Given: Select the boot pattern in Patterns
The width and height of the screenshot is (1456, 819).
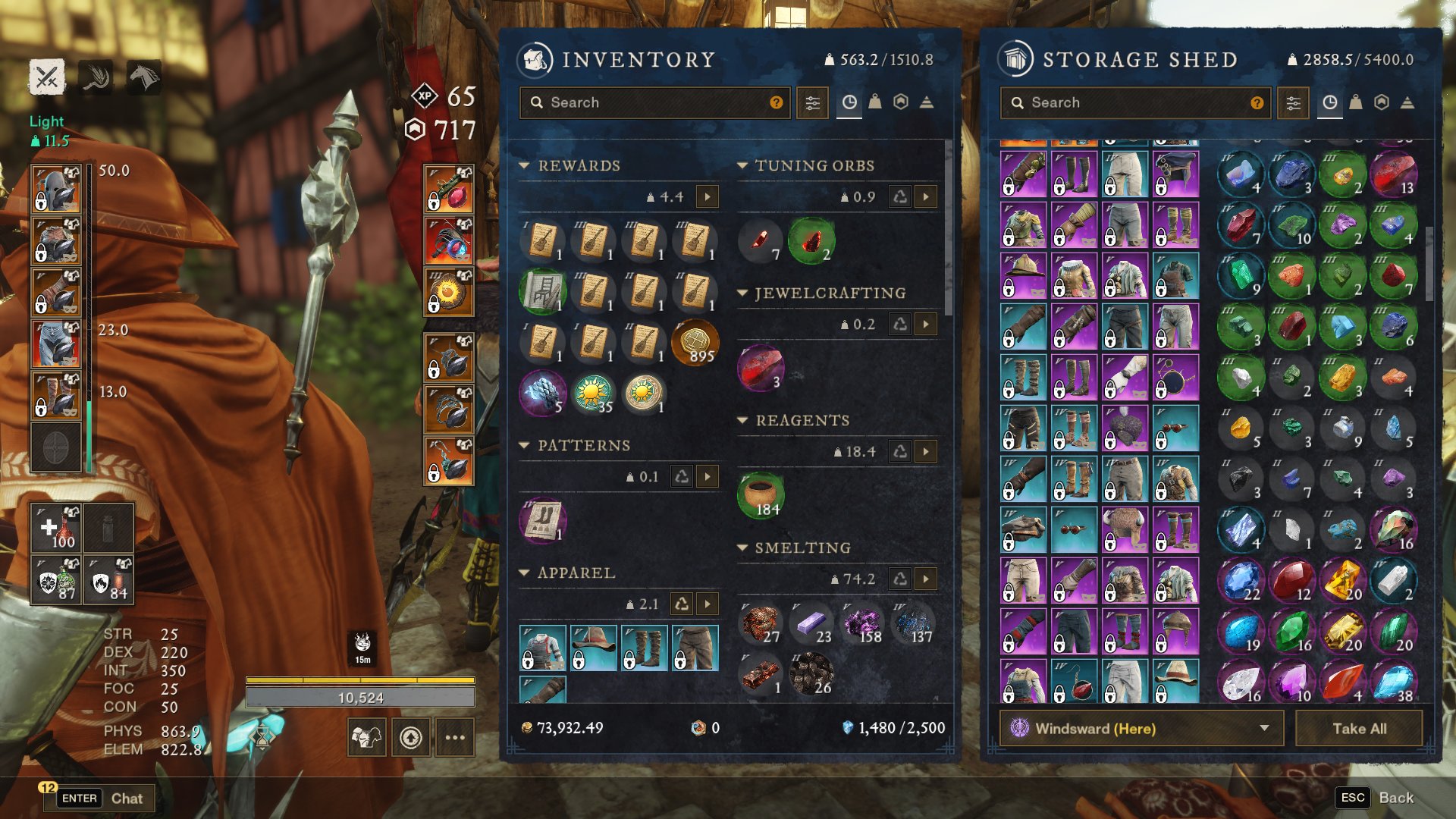Looking at the screenshot, I should [x=543, y=520].
